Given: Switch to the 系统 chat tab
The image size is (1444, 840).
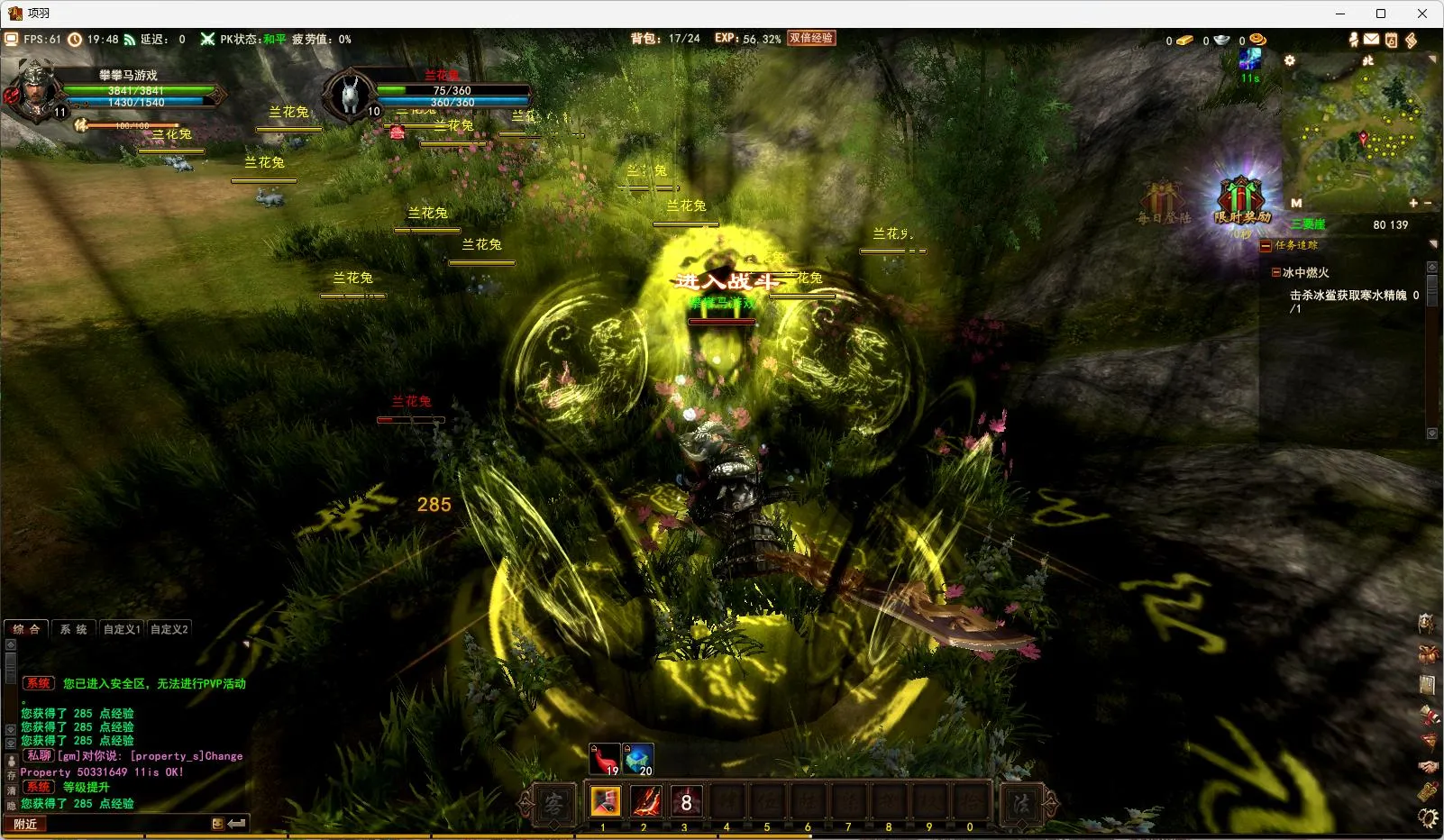Looking at the screenshot, I should [74, 629].
